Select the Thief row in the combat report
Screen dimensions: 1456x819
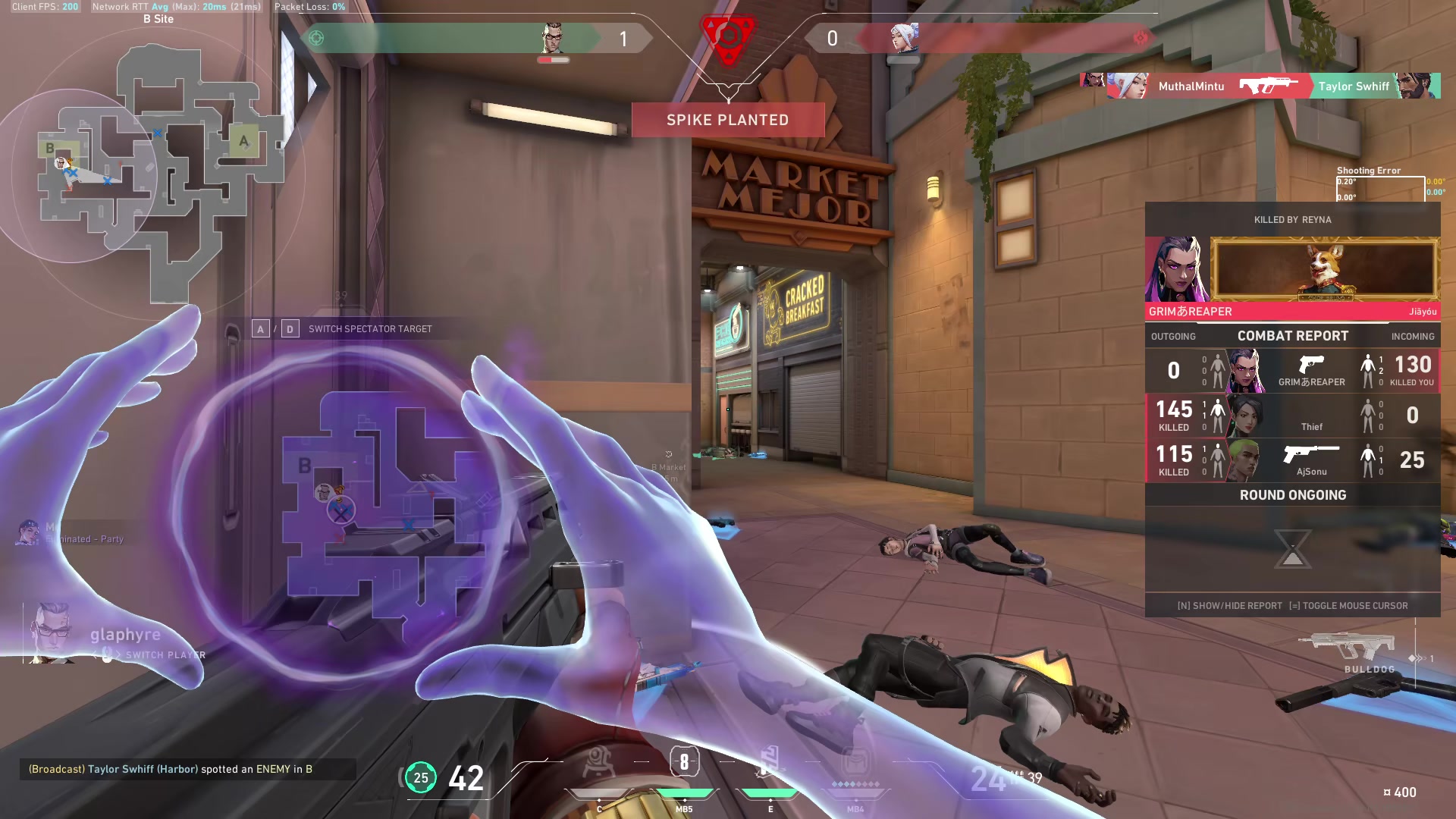click(1292, 416)
